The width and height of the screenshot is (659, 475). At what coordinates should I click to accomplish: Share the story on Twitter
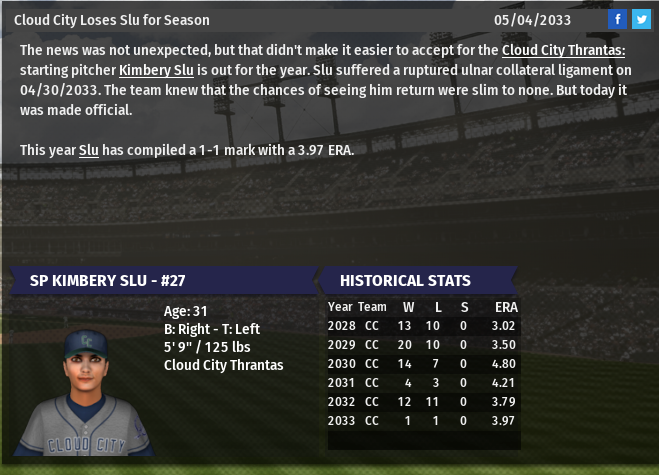coord(640,20)
